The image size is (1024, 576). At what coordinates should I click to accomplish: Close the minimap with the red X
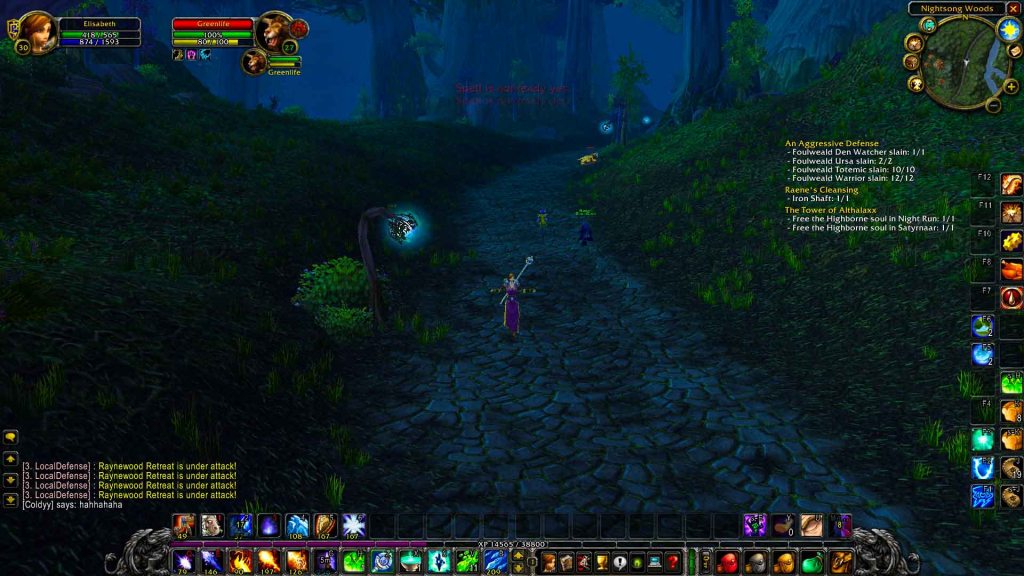pyautogui.click(x=1014, y=9)
